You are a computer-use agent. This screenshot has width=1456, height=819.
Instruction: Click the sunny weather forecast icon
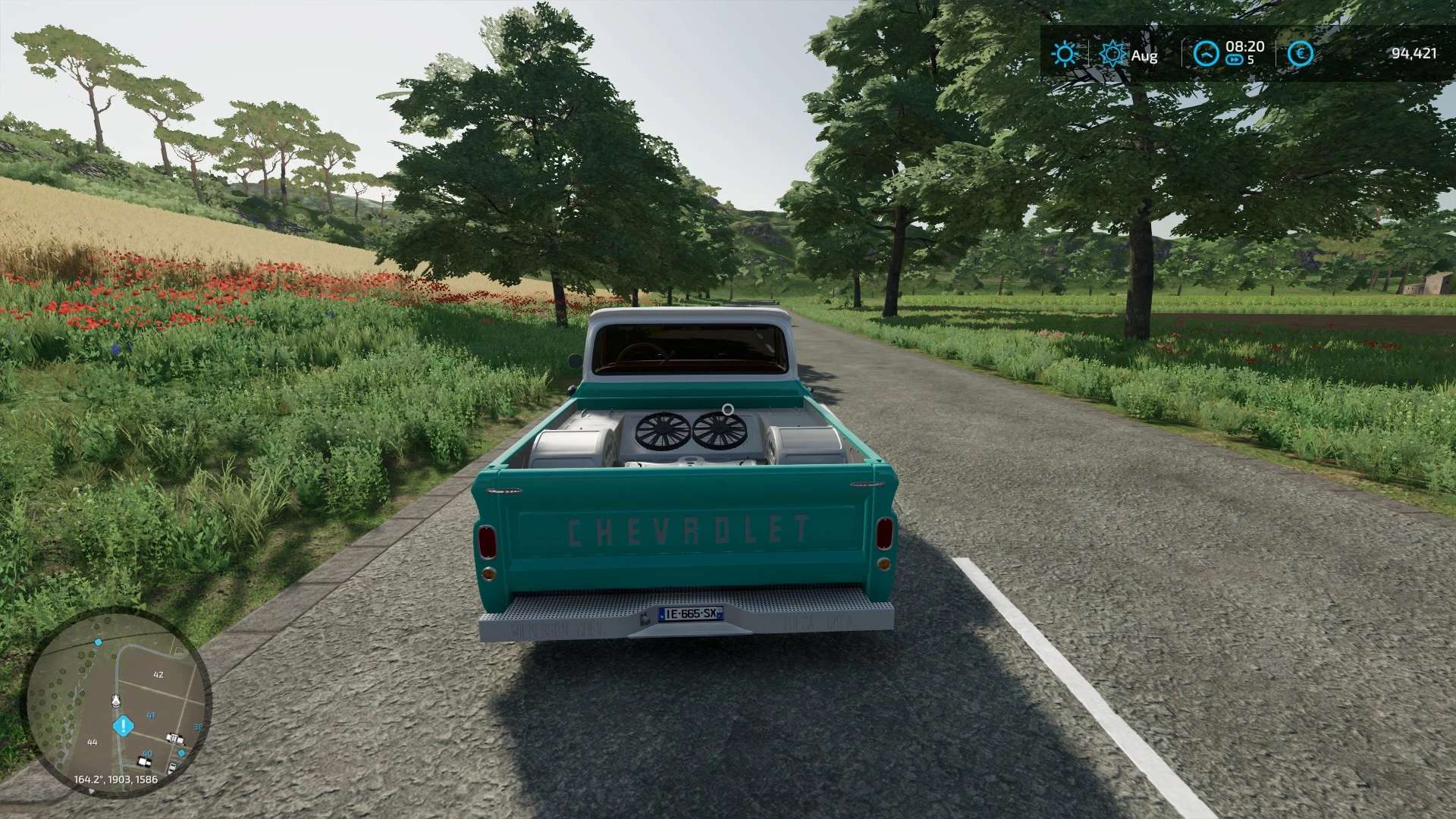pyautogui.click(x=1065, y=54)
